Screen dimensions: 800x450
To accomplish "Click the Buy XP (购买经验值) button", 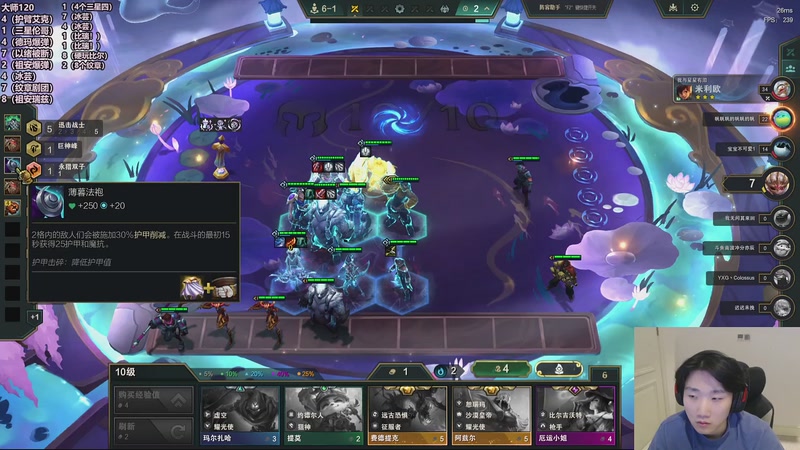I will point(152,399).
